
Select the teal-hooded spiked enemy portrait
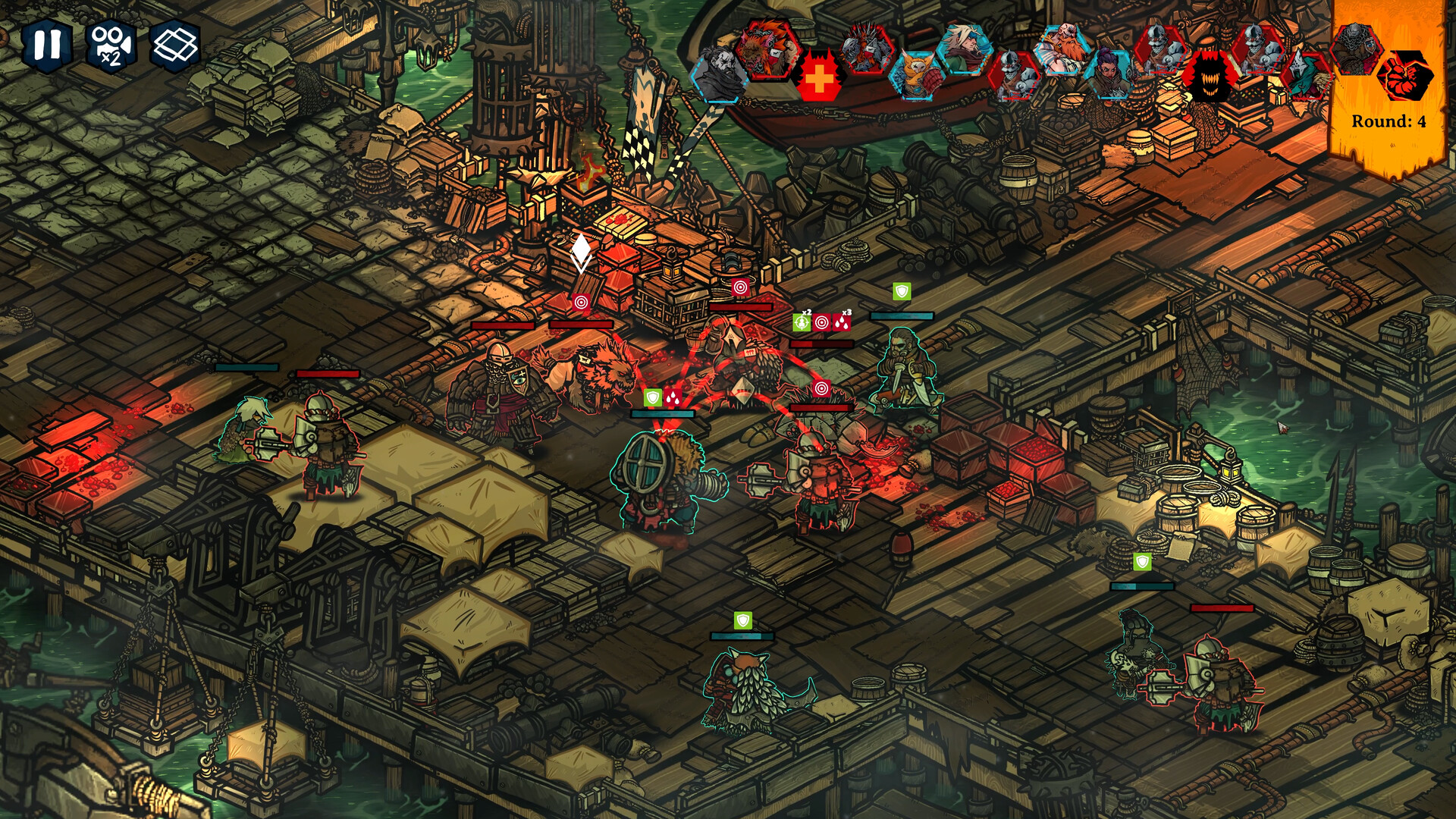click(x=1307, y=75)
